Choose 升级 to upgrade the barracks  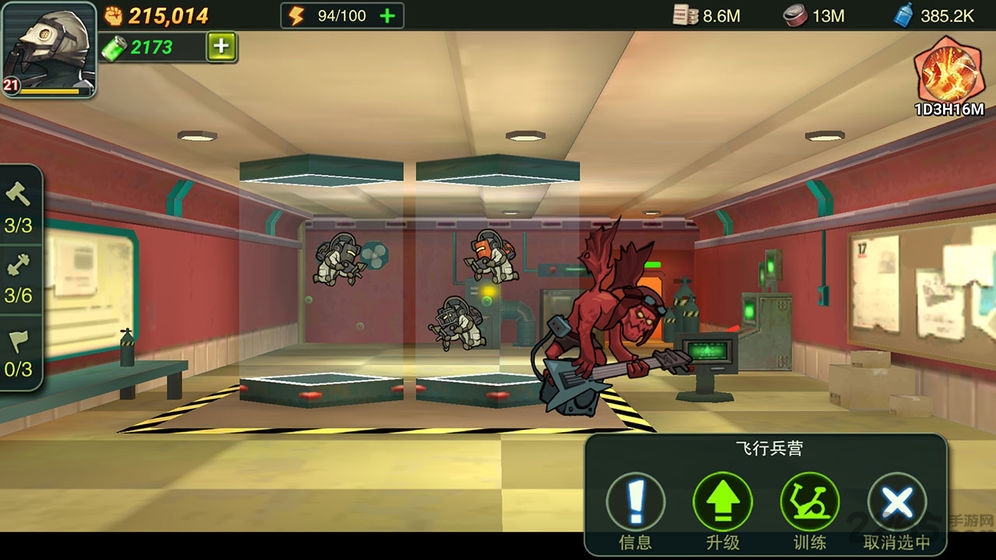point(722,502)
